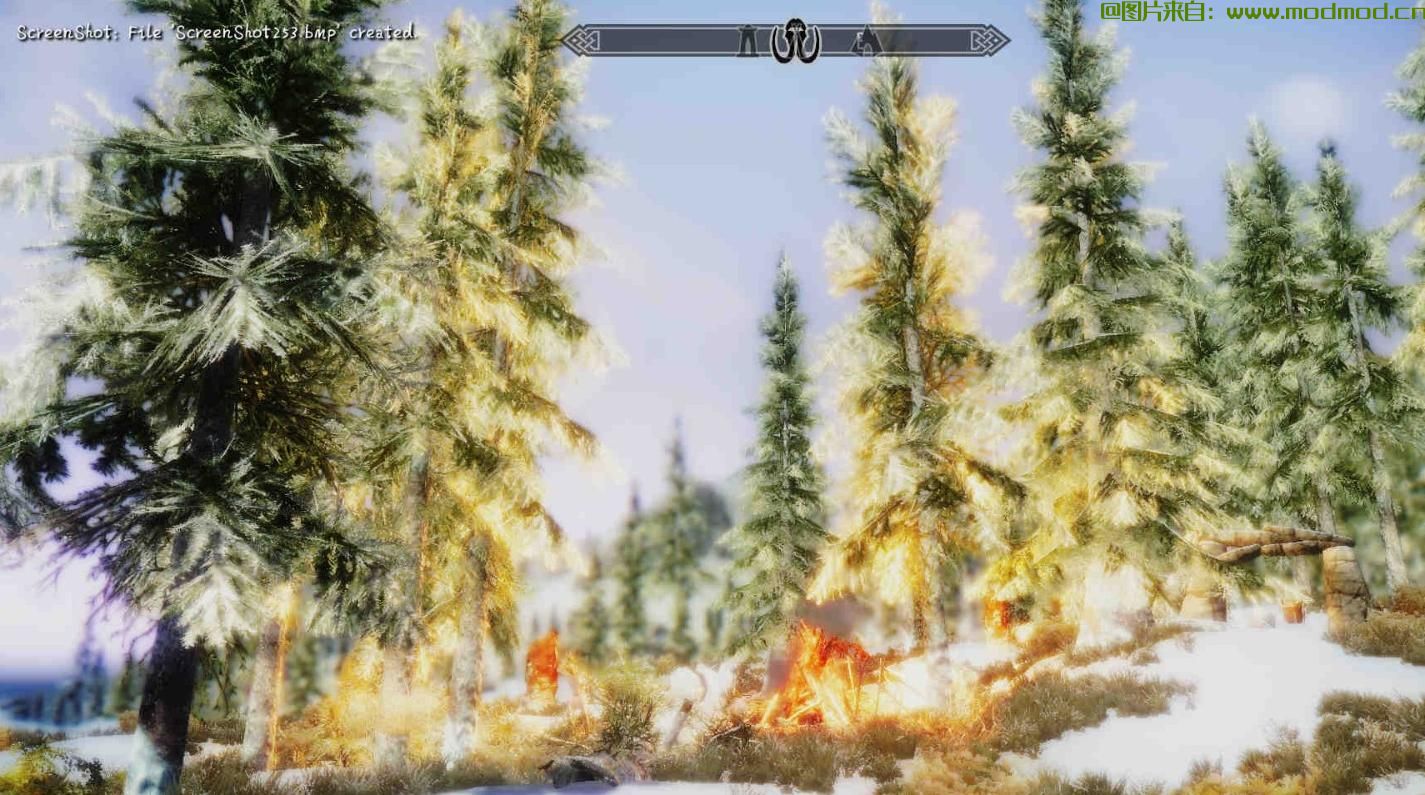Screen dimensions: 1425x795
Task: Select the stone tower marker on the compass
Action: [747, 40]
